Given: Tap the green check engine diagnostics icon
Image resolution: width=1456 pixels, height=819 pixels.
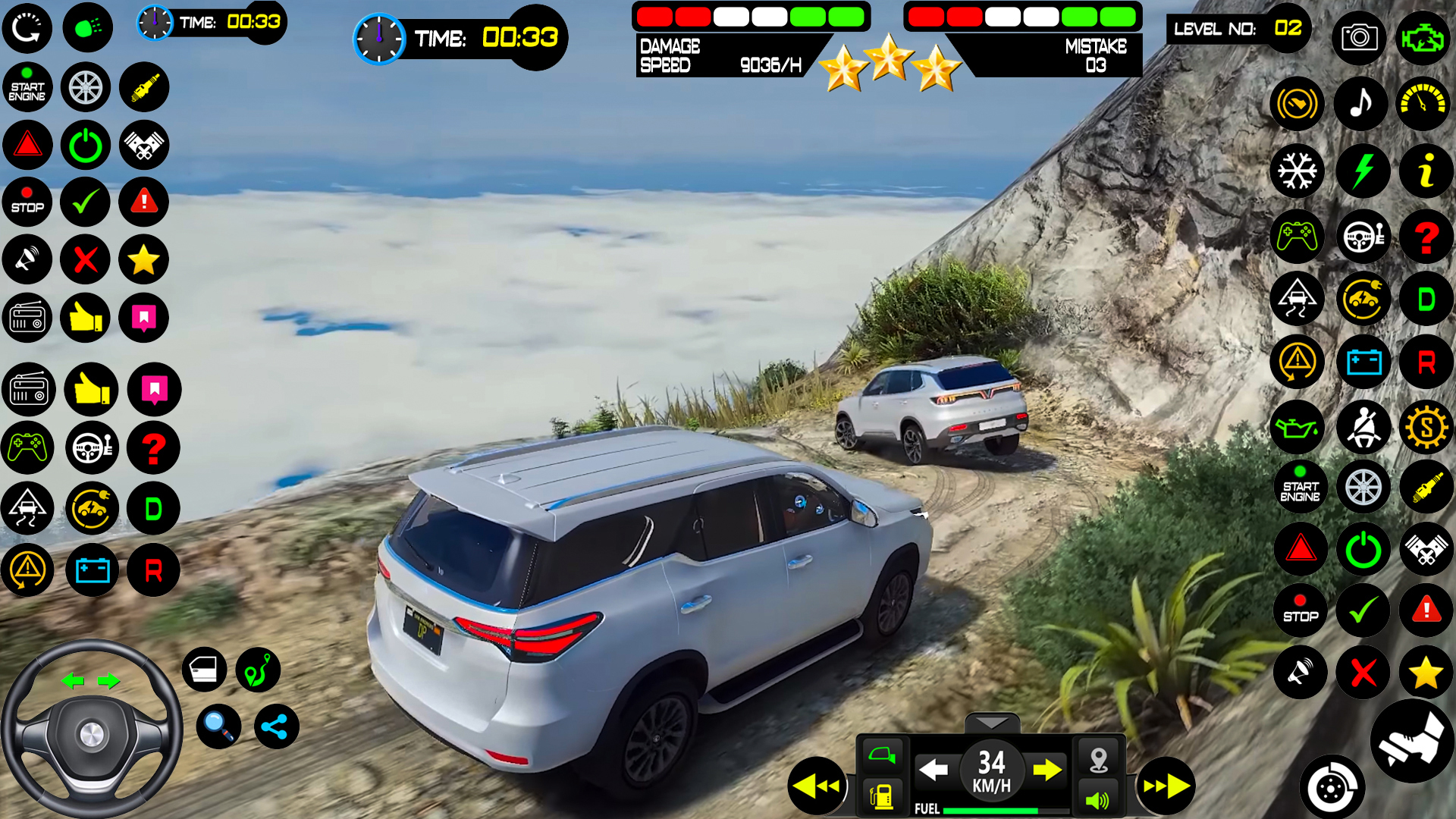Looking at the screenshot, I should [1426, 38].
